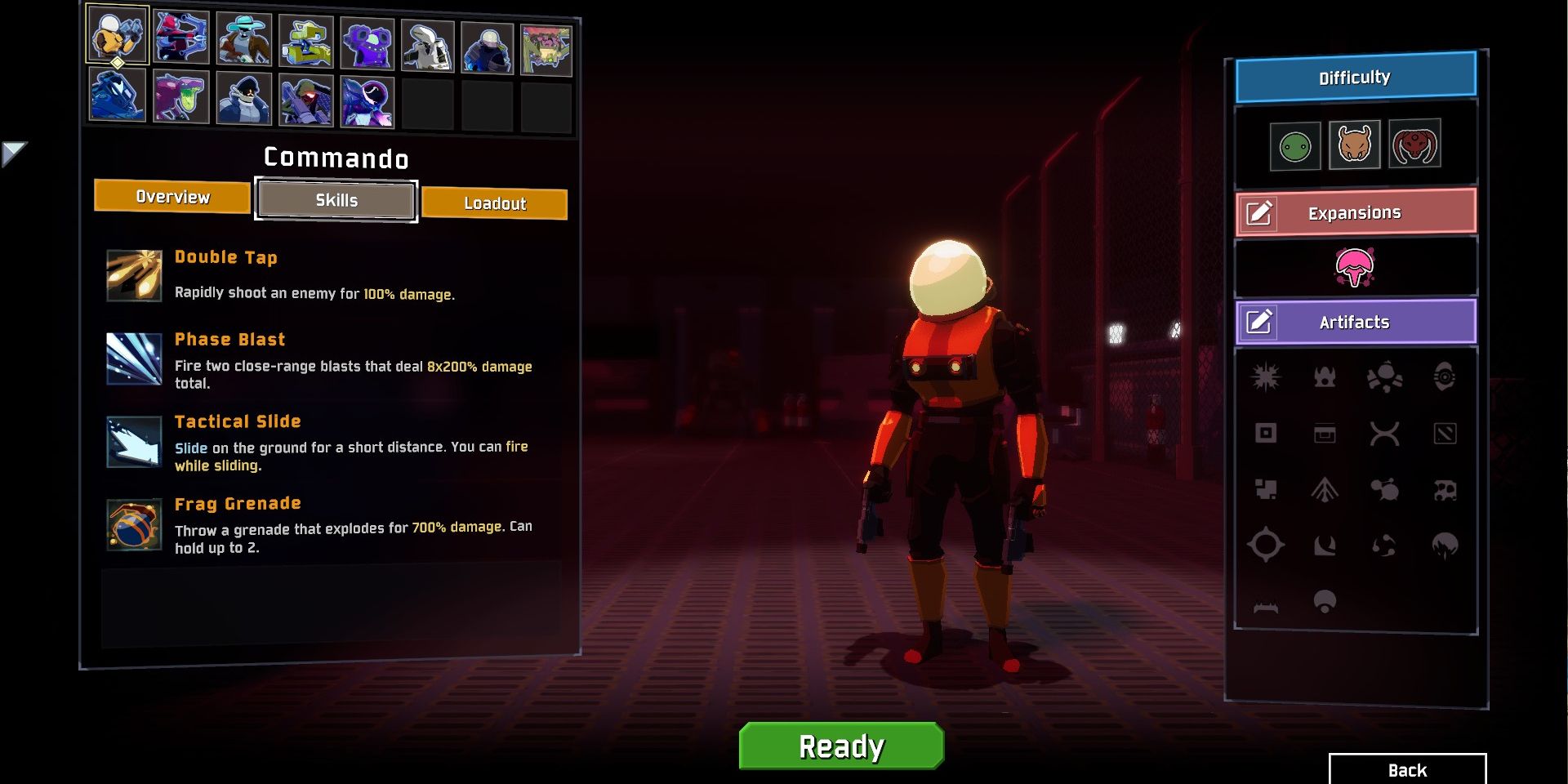Choose the Loader survivor in the bottom row
1568x784 pixels.
[x=114, y=96]
